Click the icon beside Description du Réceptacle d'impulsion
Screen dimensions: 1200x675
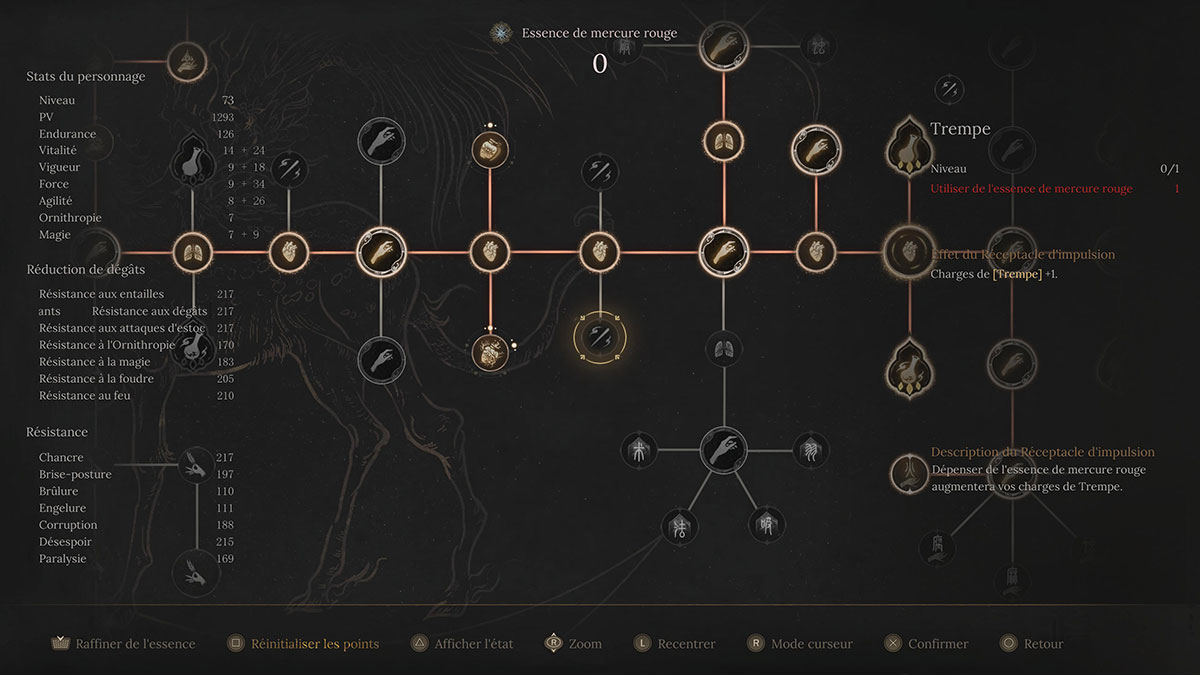coord(909,472)
